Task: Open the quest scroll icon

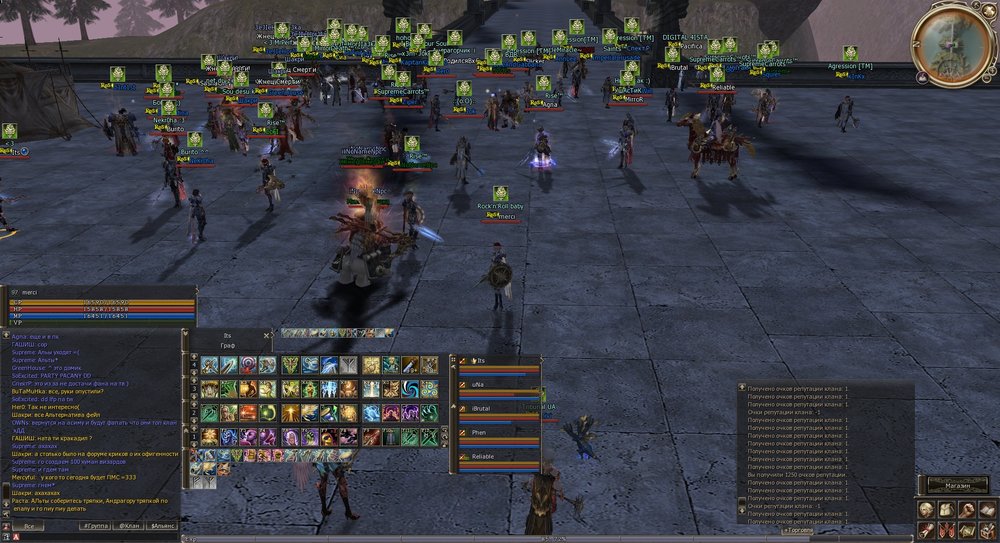Action: 926,529
